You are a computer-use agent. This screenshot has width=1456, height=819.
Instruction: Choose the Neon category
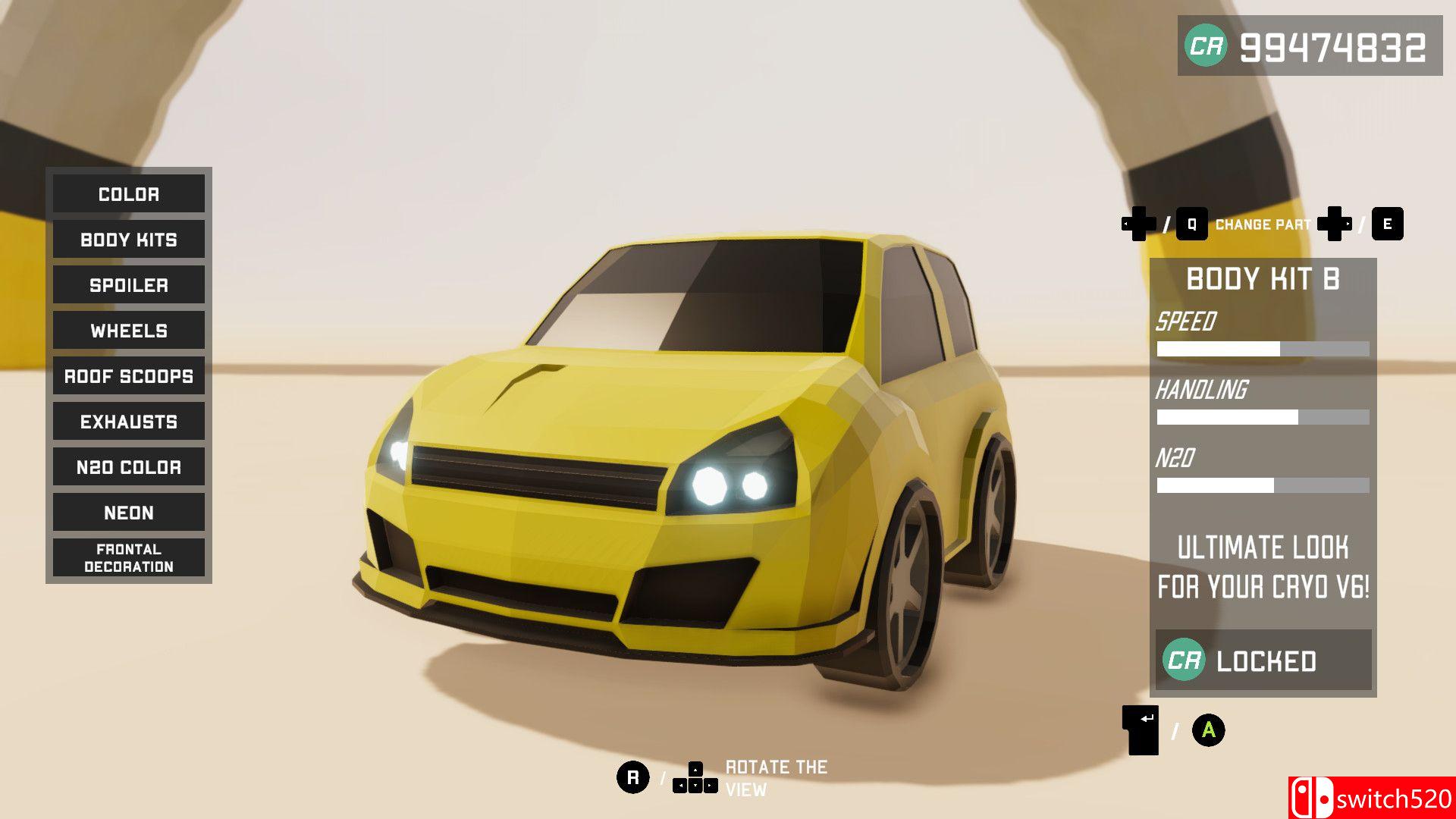[x=129, y=513]
